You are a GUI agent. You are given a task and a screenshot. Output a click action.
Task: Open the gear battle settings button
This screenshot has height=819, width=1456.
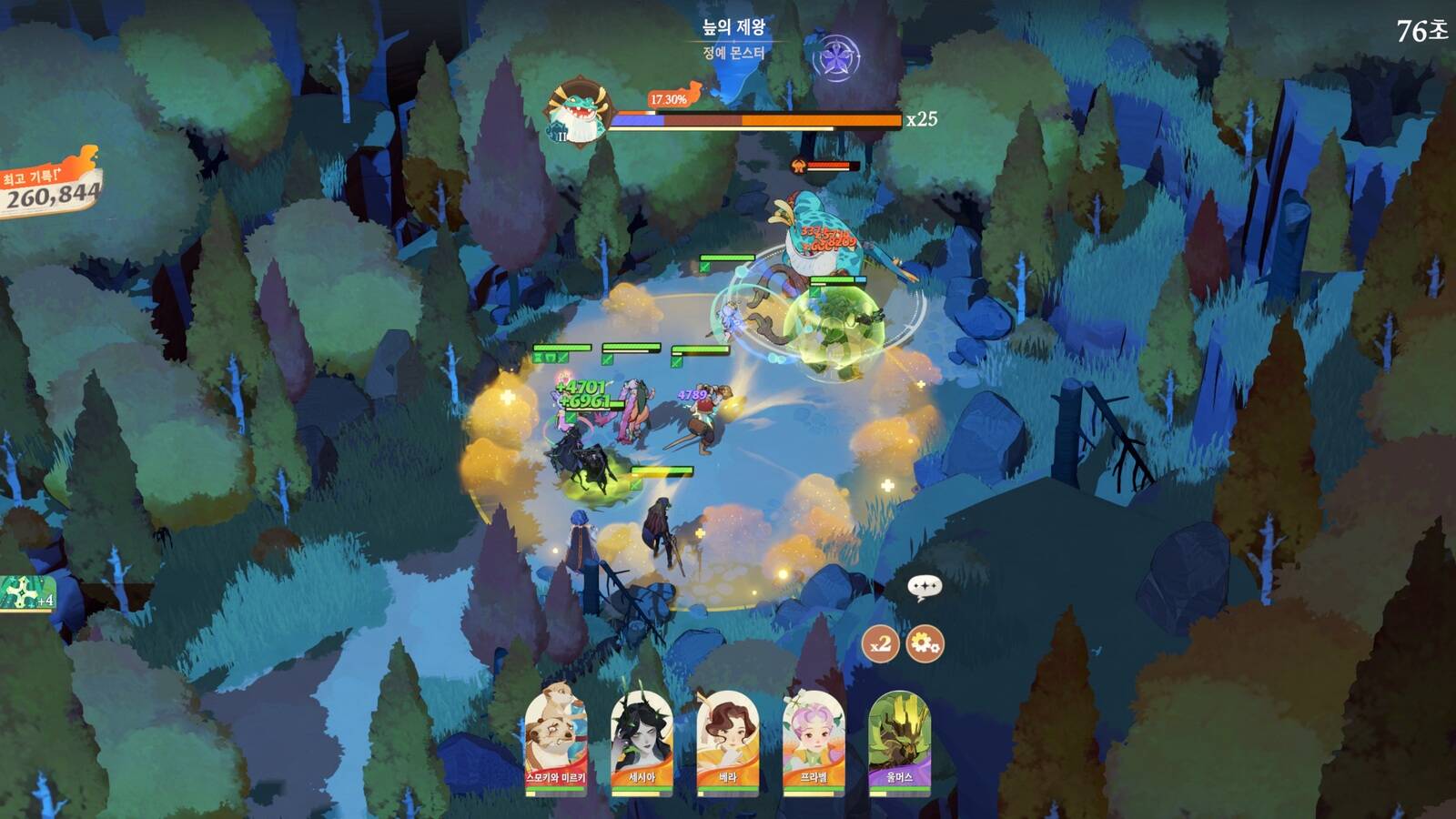925,644
